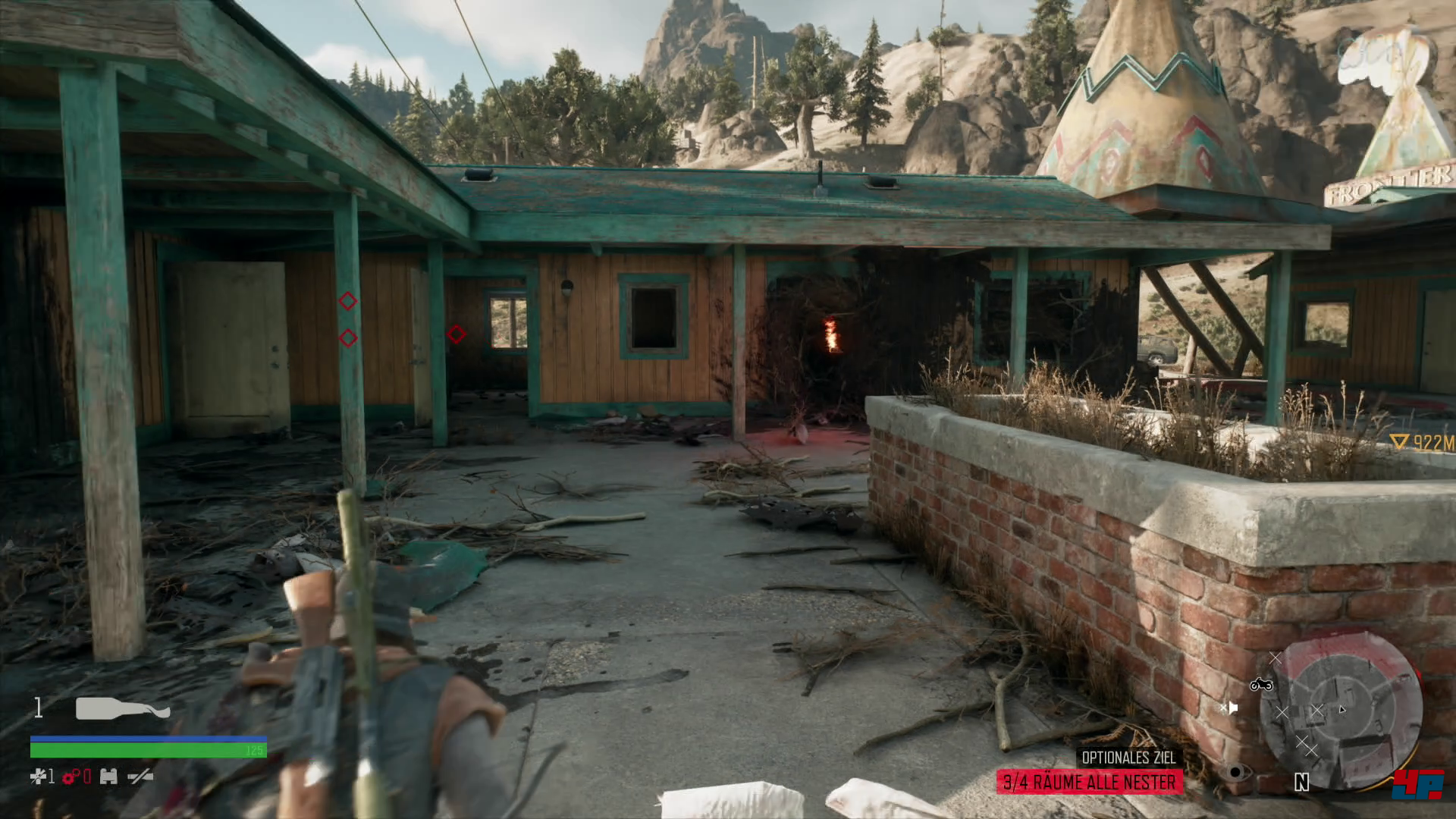Select the "Räume alle Nester" objective tracker

pos(1089,781)
